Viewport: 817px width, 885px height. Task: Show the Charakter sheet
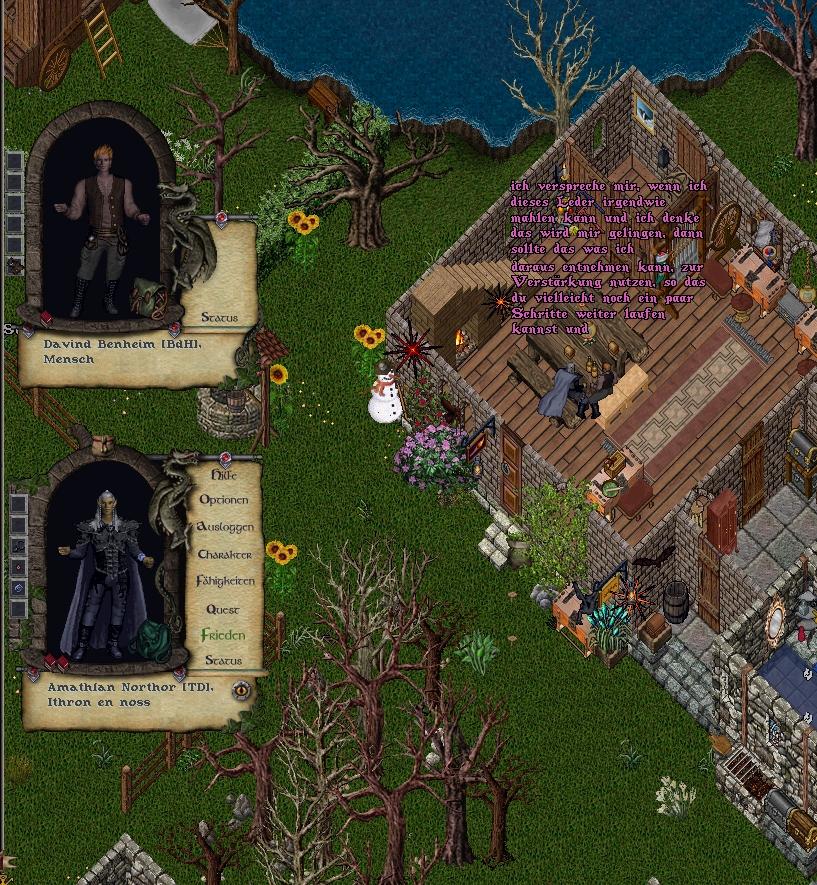pos(224,554)
